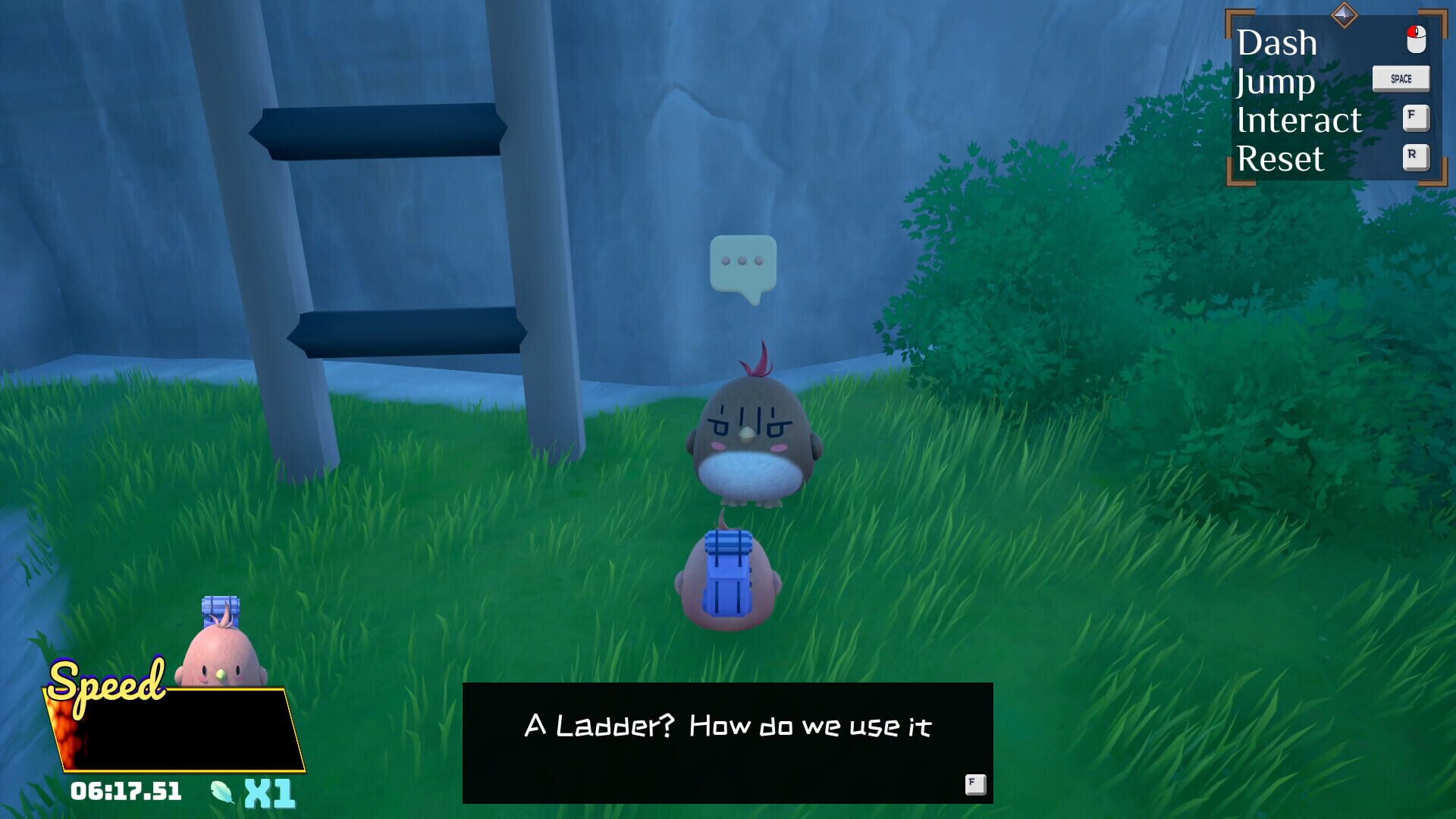The width and height of the screenshot is (1456, 819).
Task: Select the feather icon near the multiplier
Action: coord(221,792)
